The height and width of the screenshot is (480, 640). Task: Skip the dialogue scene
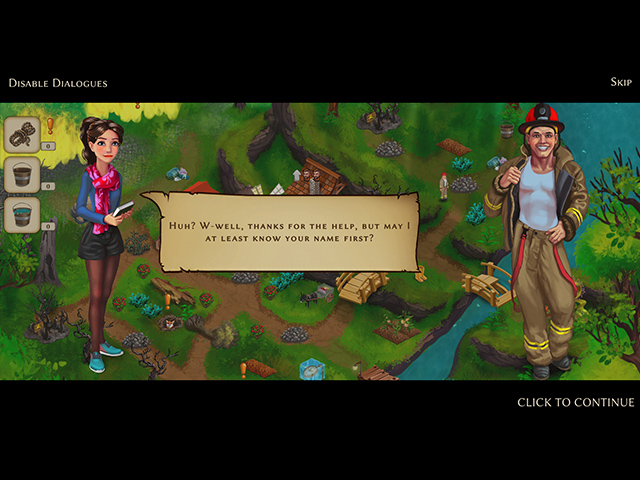[x=620, y=82]
